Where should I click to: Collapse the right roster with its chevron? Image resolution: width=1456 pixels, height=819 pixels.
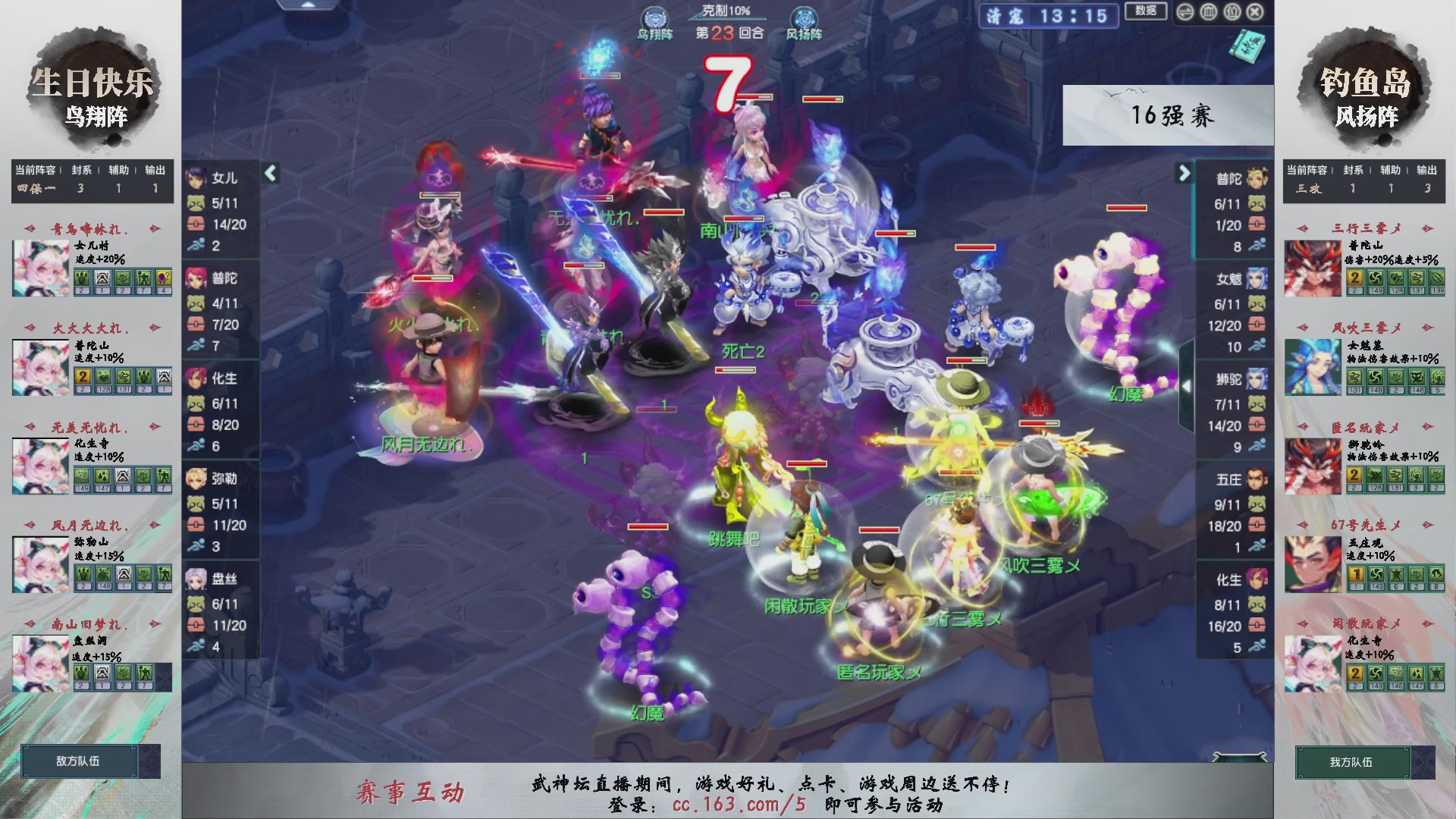1184,173
